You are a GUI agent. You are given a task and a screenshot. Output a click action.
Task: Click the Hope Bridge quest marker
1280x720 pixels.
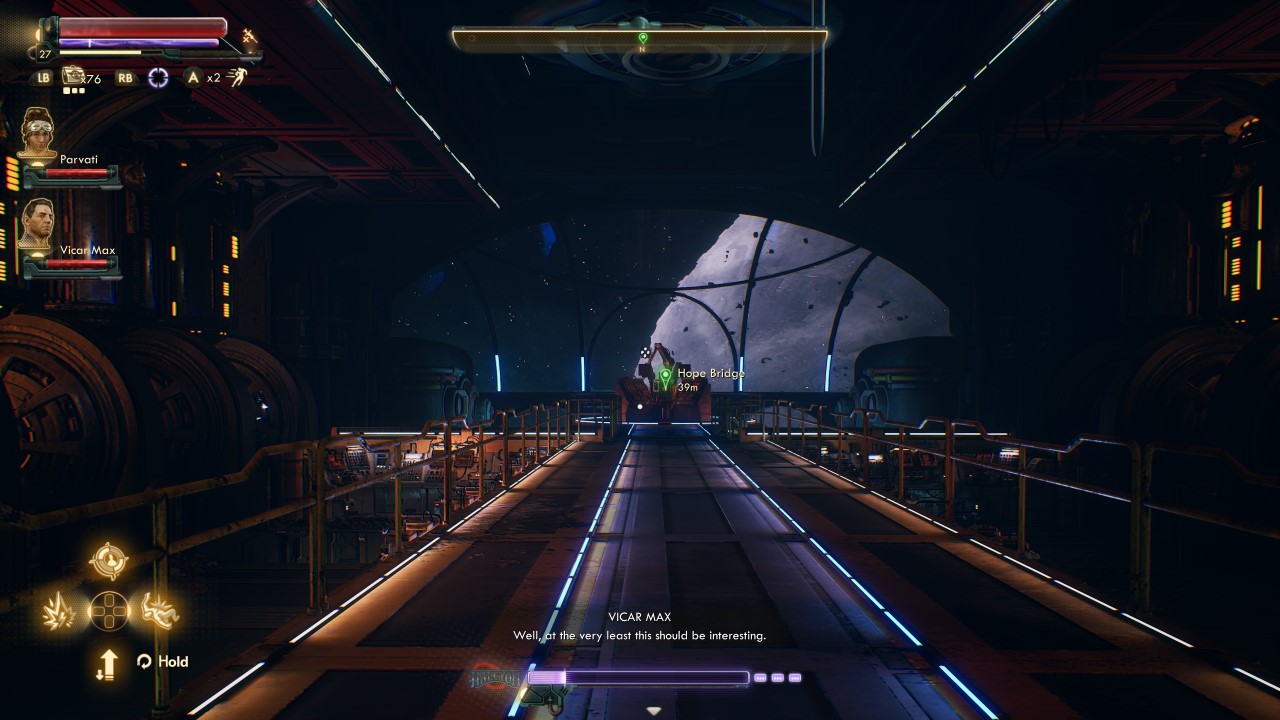666,377
